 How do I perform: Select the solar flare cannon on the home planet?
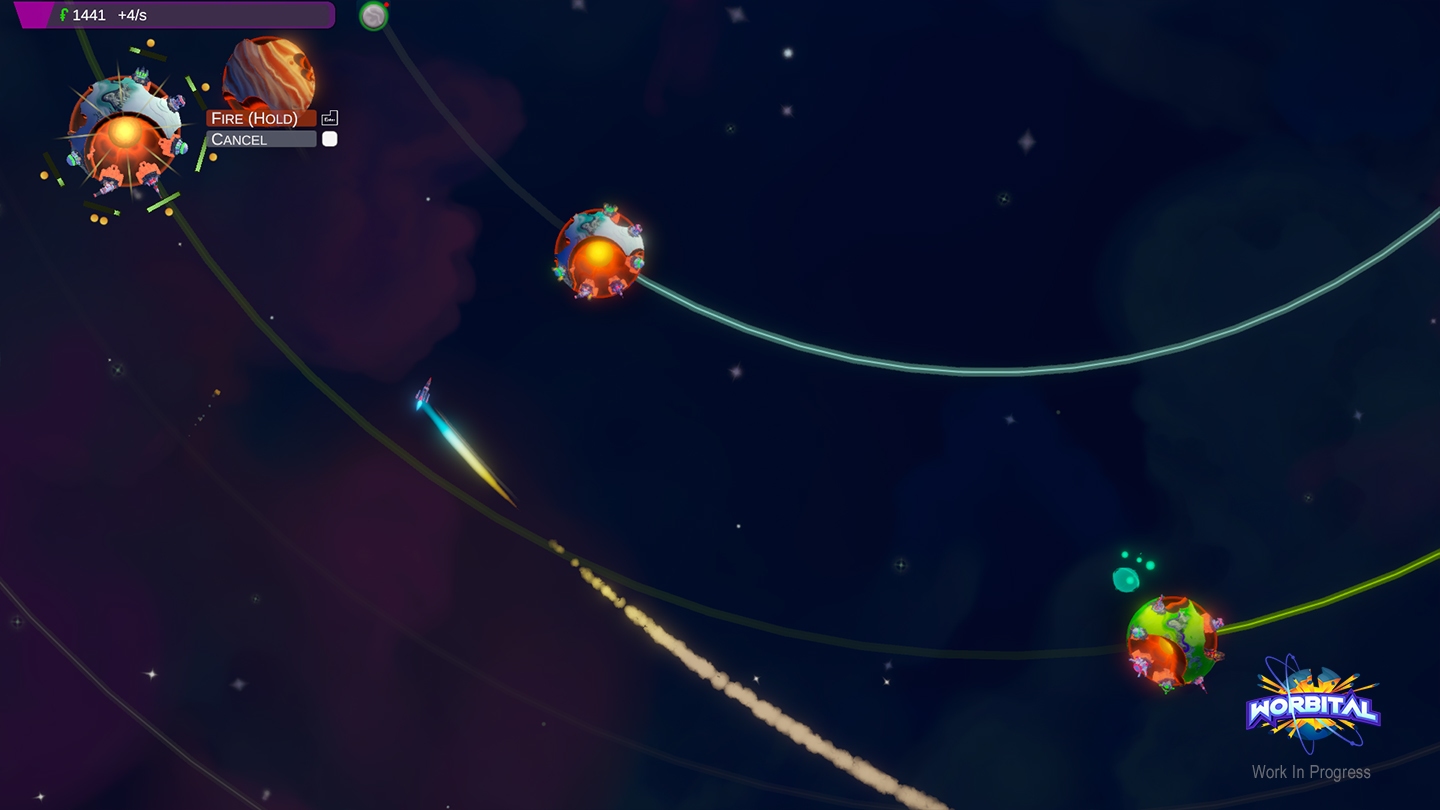tap(124, 130)
